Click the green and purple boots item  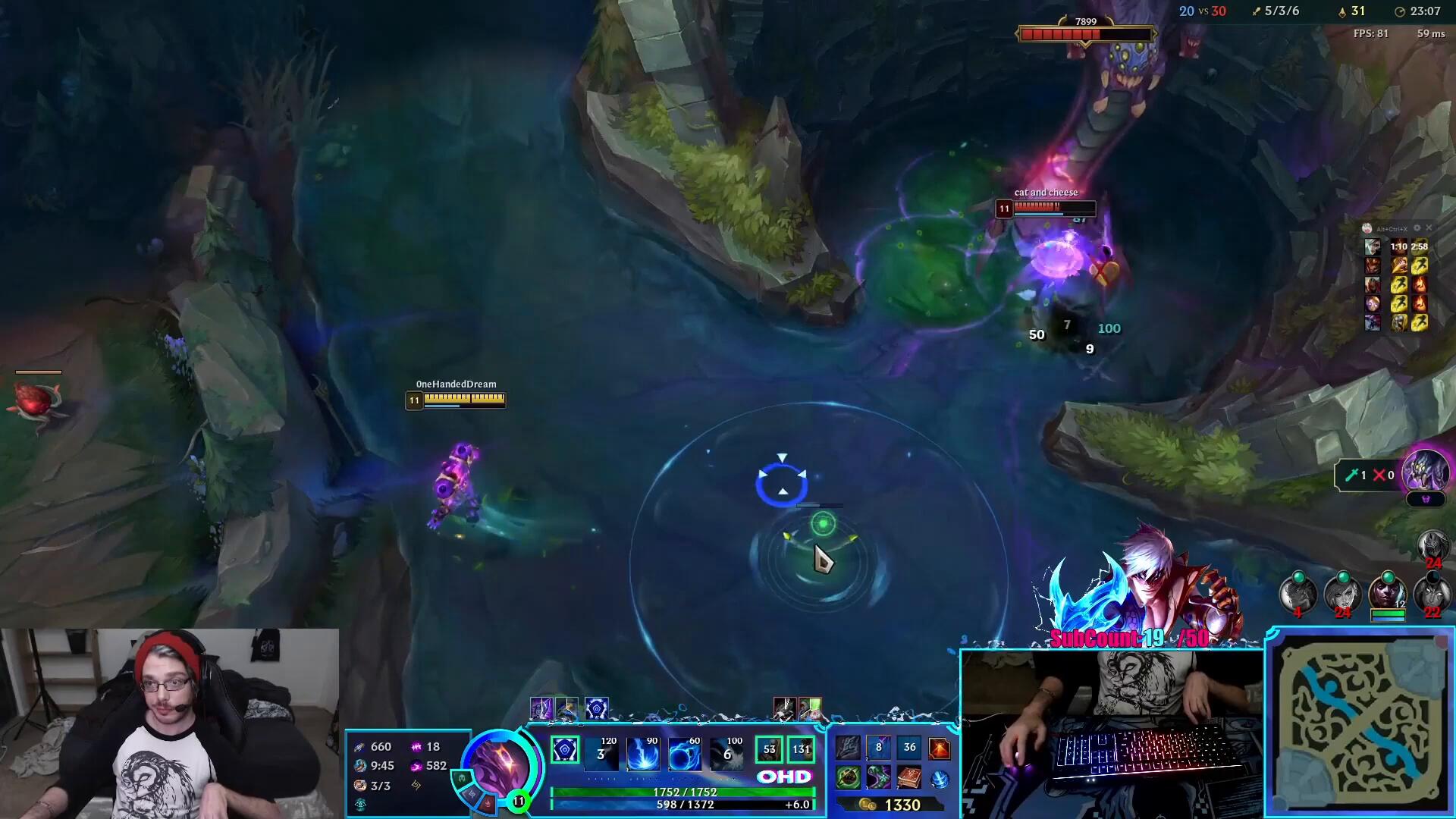click(878, 778)
